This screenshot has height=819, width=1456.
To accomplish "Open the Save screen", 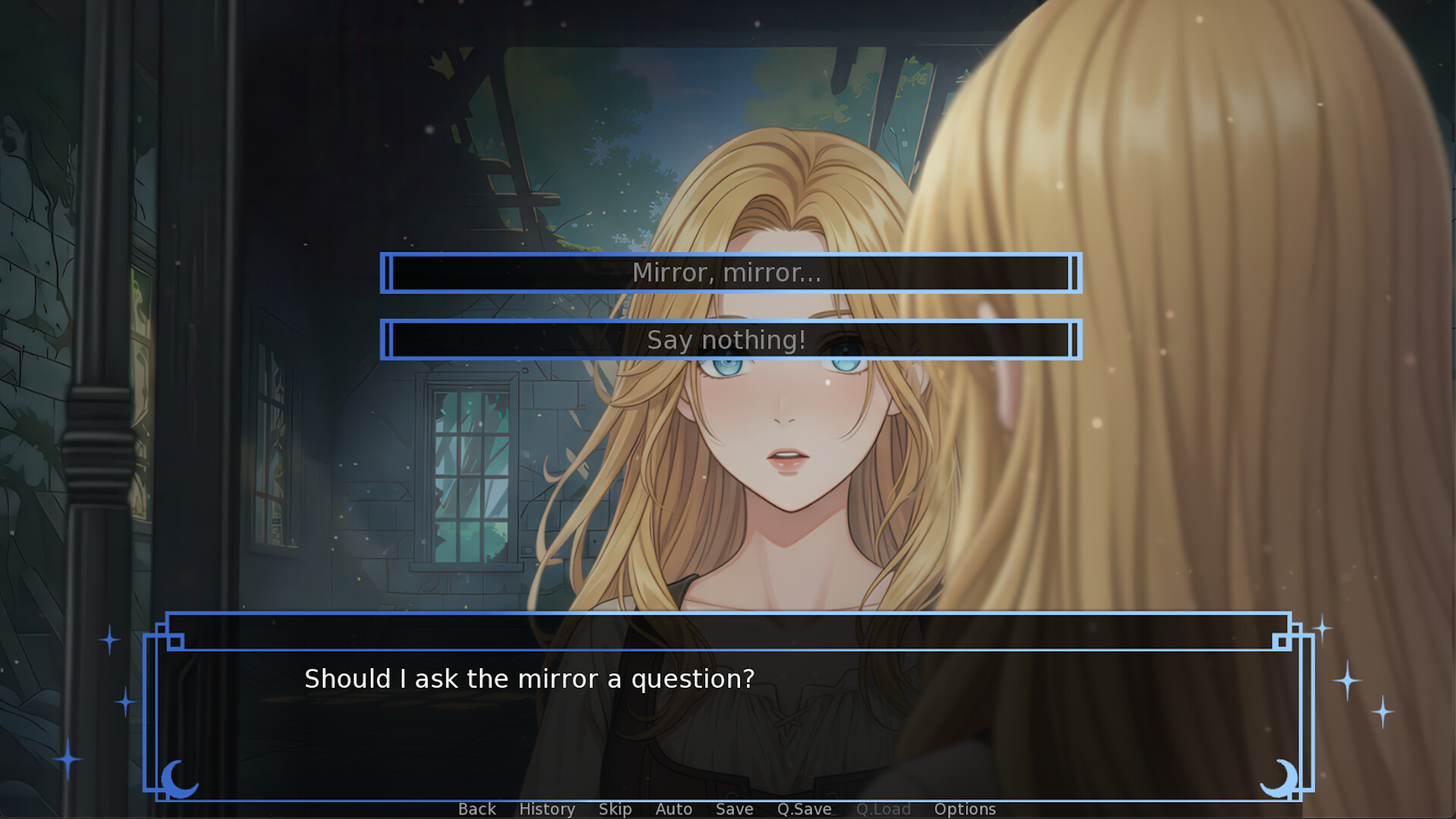I will click(733, 808).
